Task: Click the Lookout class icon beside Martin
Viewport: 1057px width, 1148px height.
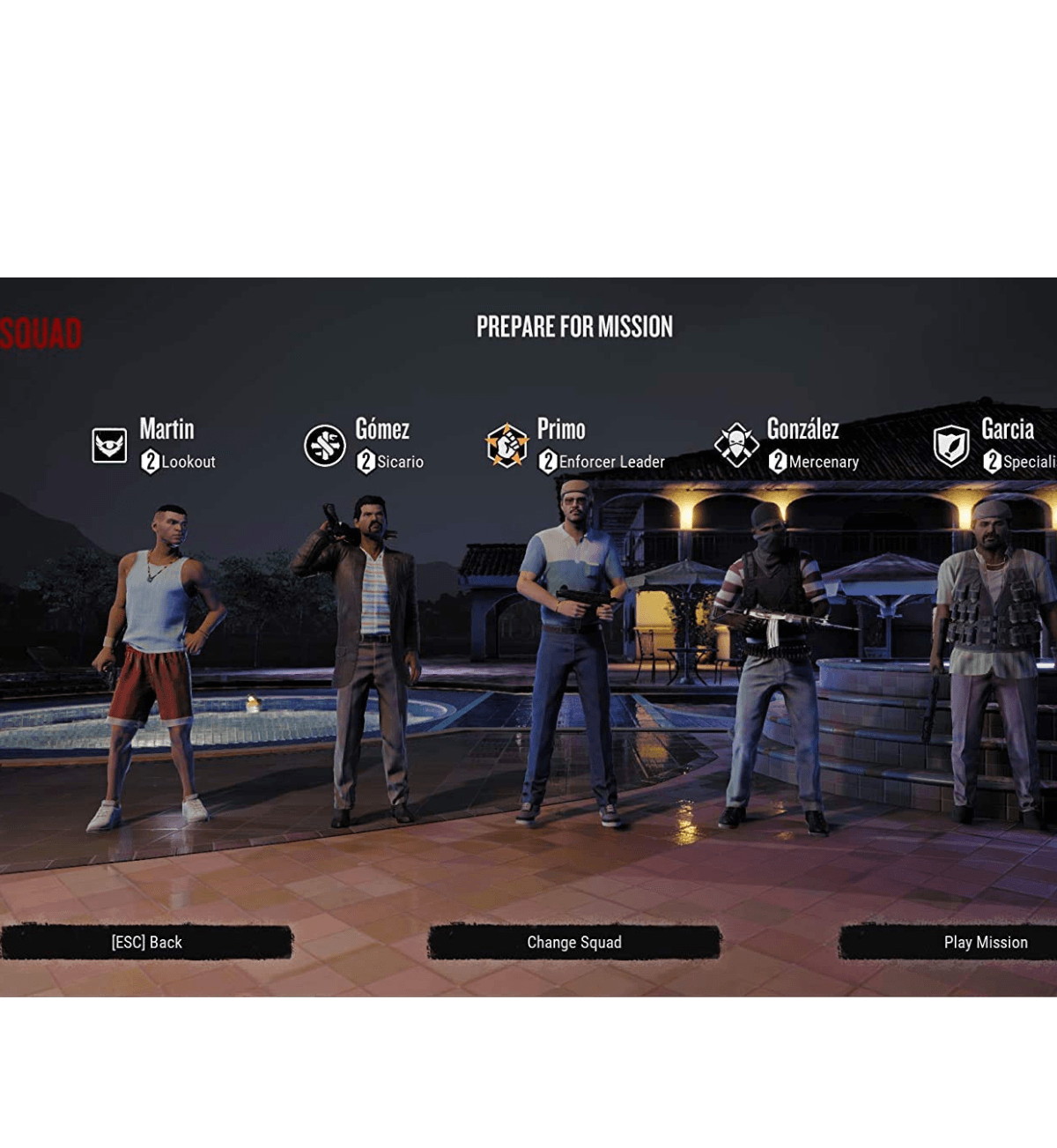Action: (x=109, y=445)
